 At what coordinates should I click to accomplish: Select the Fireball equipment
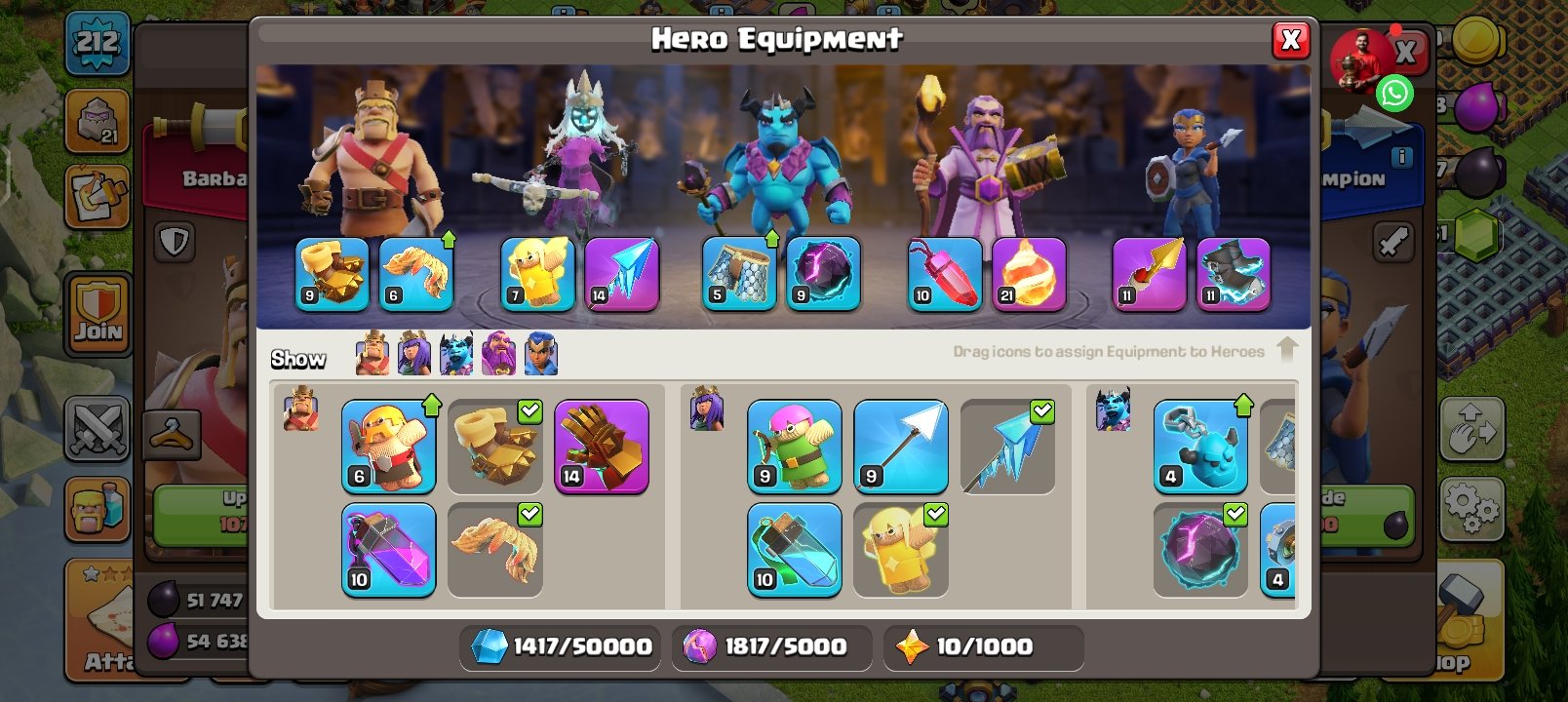[1030, 274]
